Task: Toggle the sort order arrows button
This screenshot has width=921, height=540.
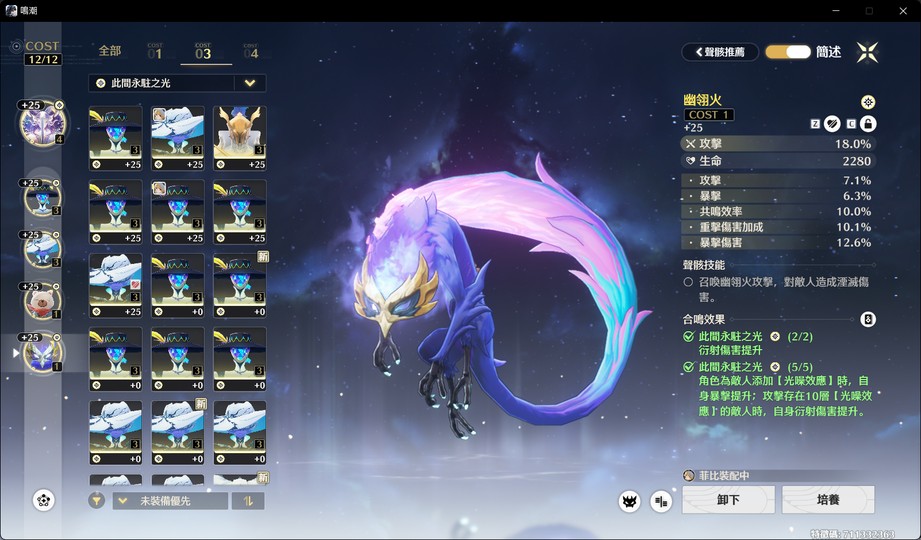Action: [x=248, y=501]
